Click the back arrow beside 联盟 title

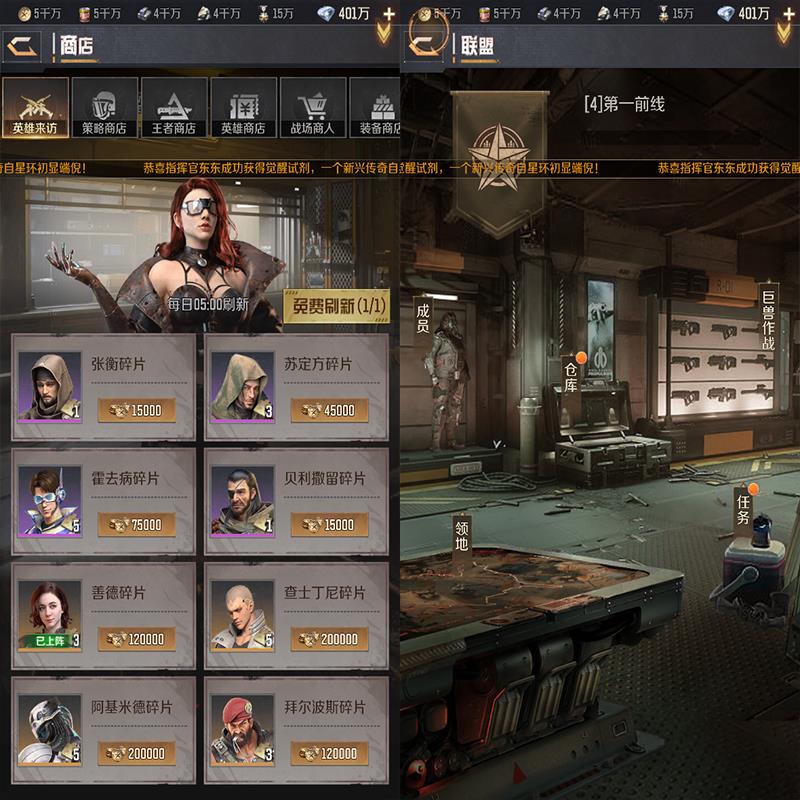click(427, 45)
